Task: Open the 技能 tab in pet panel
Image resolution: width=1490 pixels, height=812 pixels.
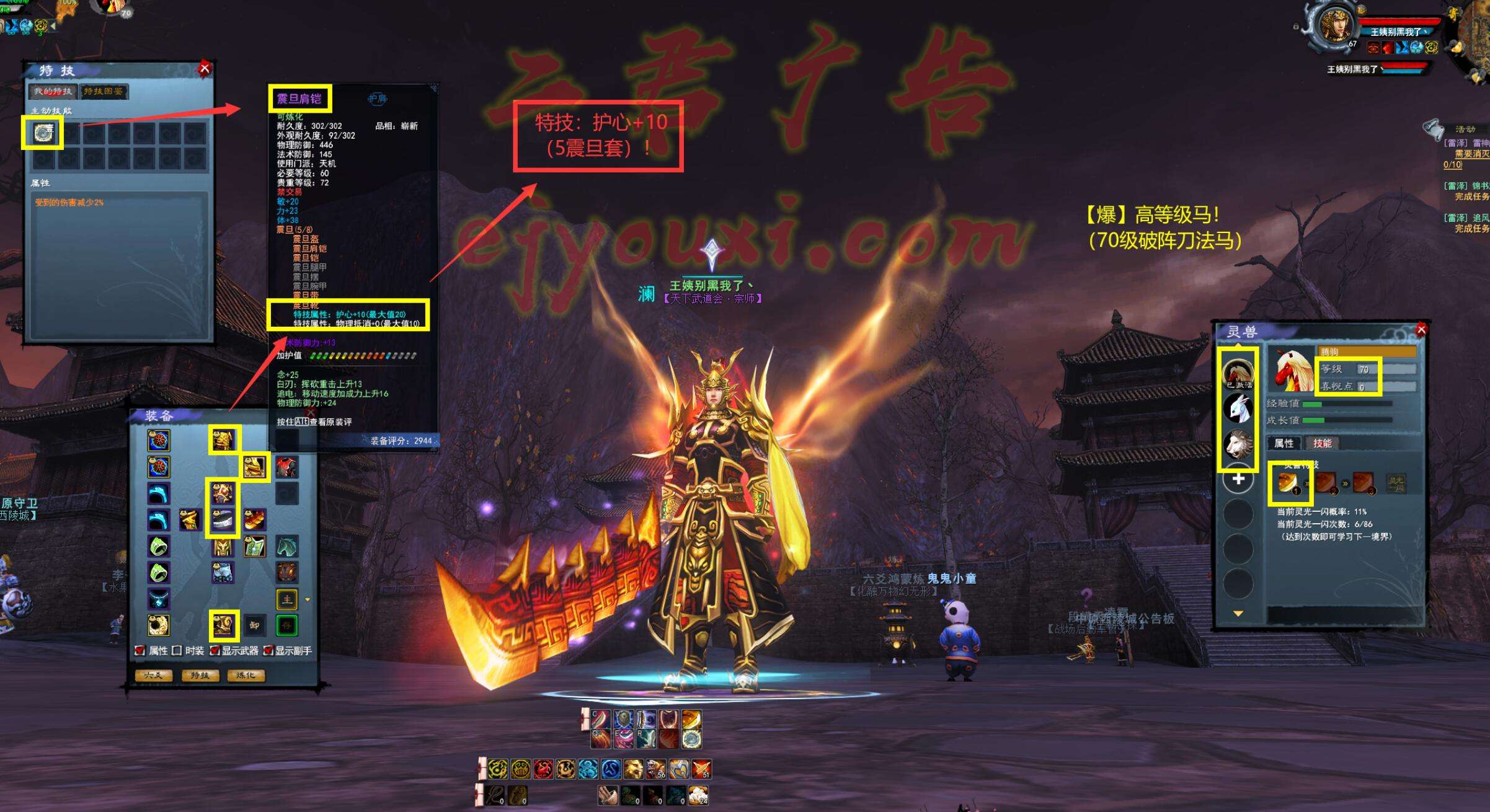Action: [x=1322, y=443]
